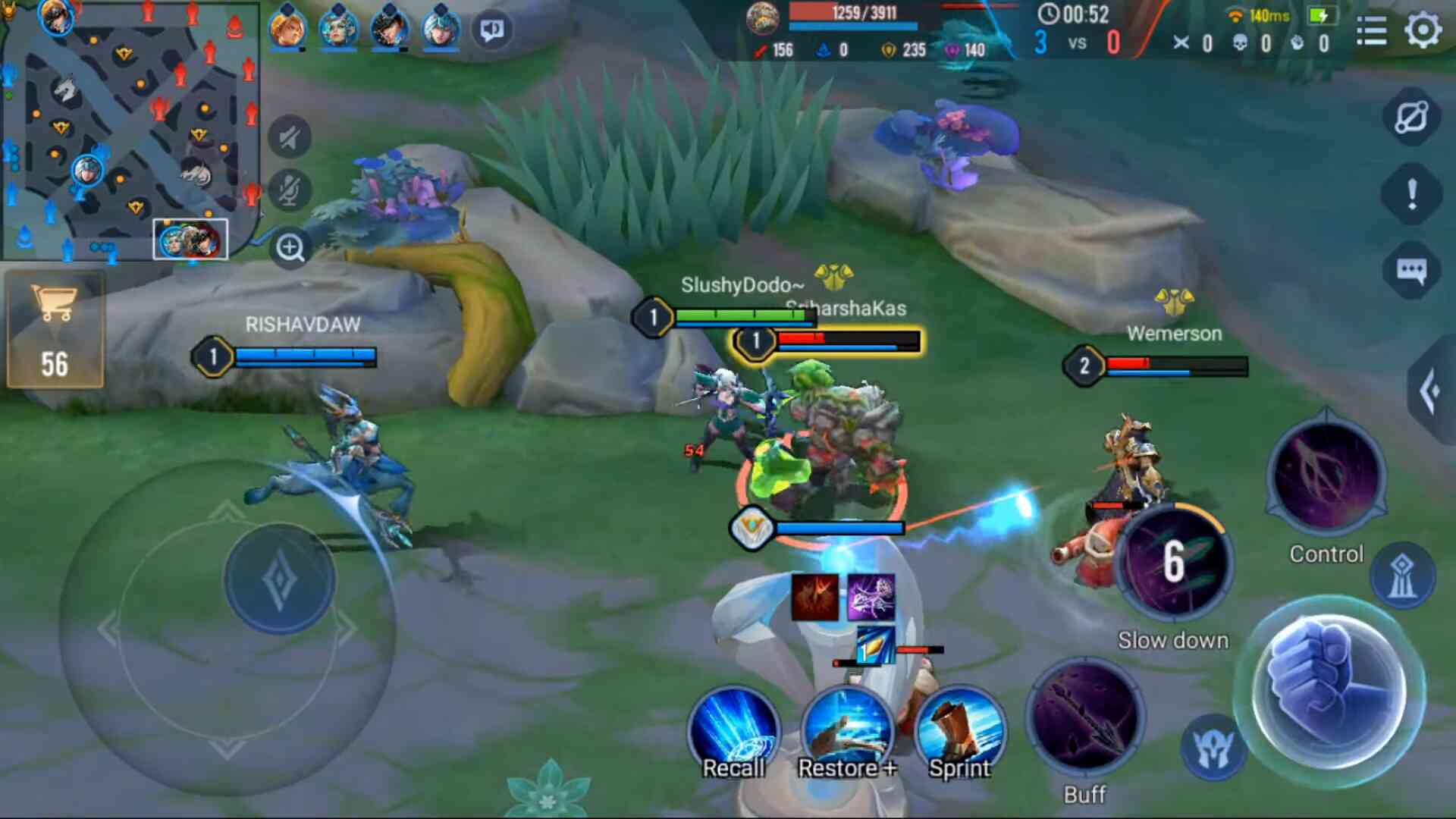Tap the fist basic attack button

(x=1330, y=691)
